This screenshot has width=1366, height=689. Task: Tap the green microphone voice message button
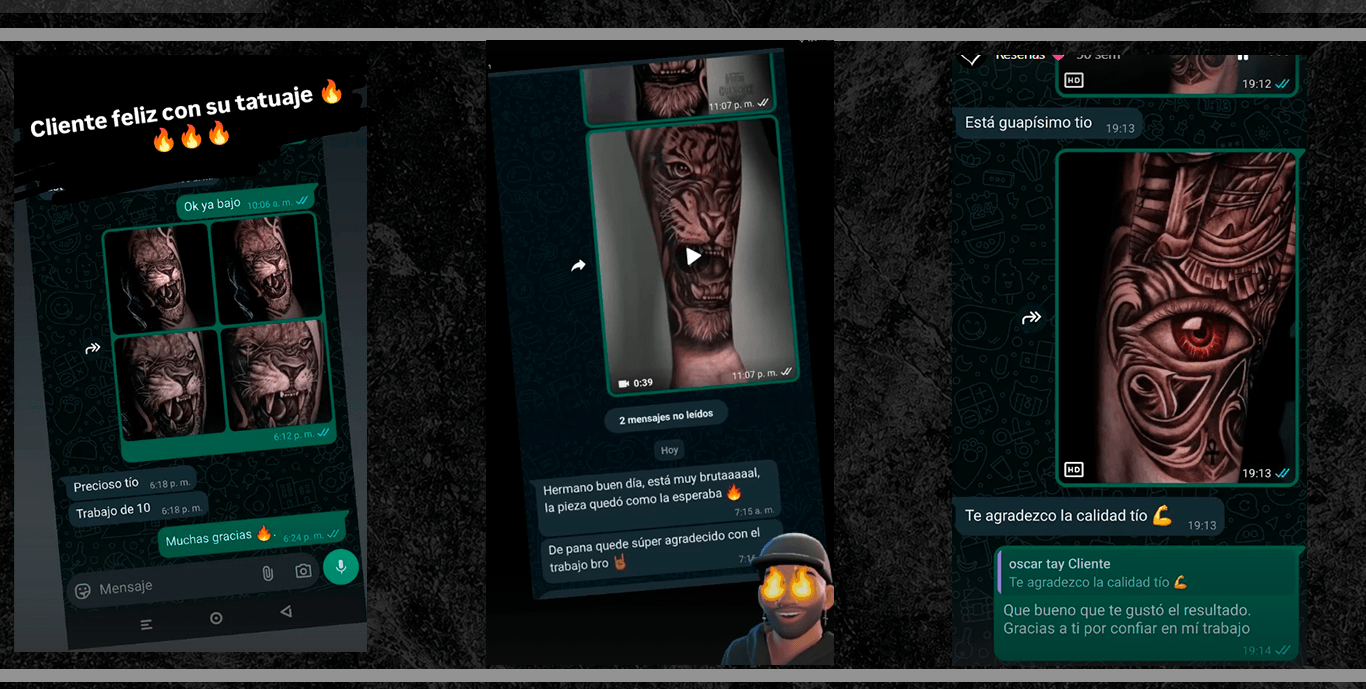point(341,567)
